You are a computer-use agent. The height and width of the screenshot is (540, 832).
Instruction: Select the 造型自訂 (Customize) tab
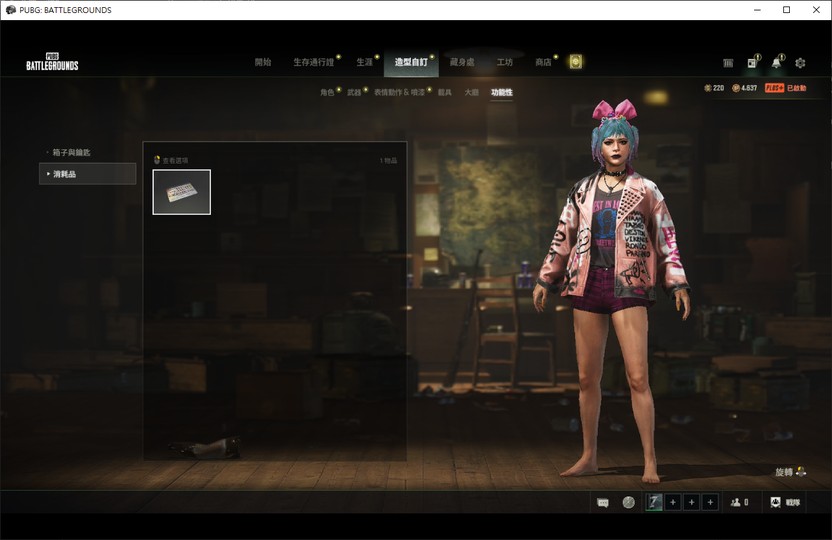(410, 62)
